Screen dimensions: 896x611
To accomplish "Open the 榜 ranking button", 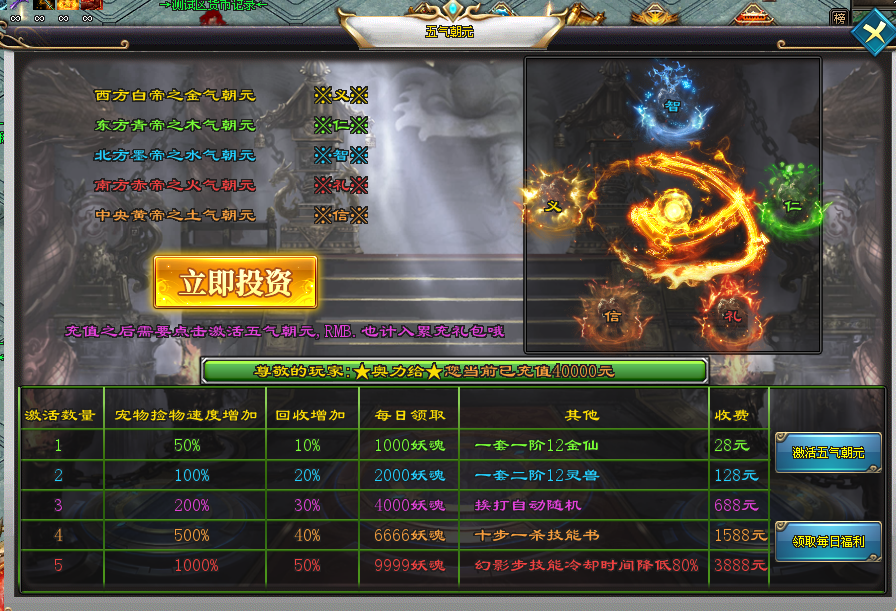I will [838, 17].
